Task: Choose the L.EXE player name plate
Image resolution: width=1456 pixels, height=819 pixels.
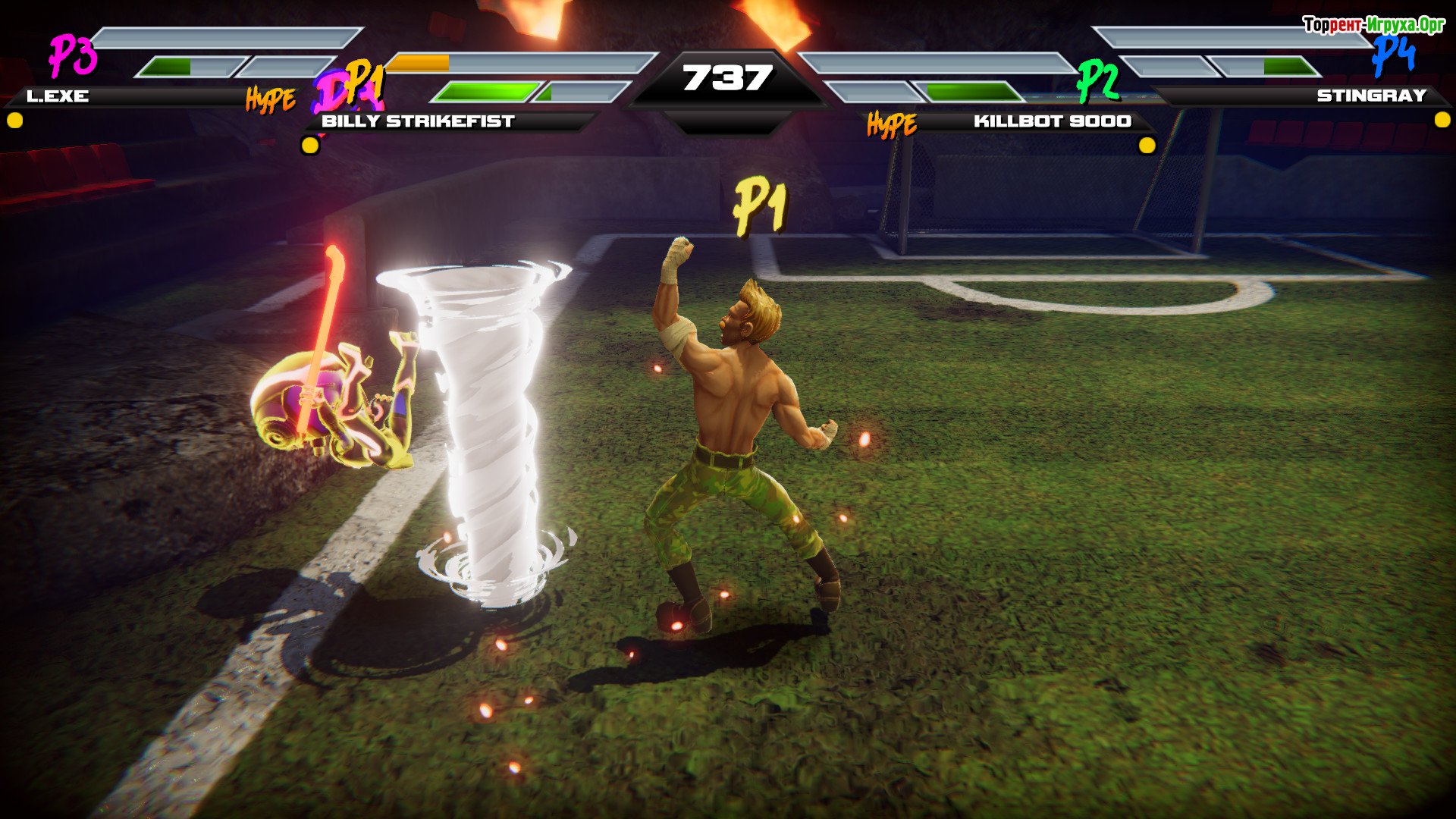Action: (x=58, y=96)
